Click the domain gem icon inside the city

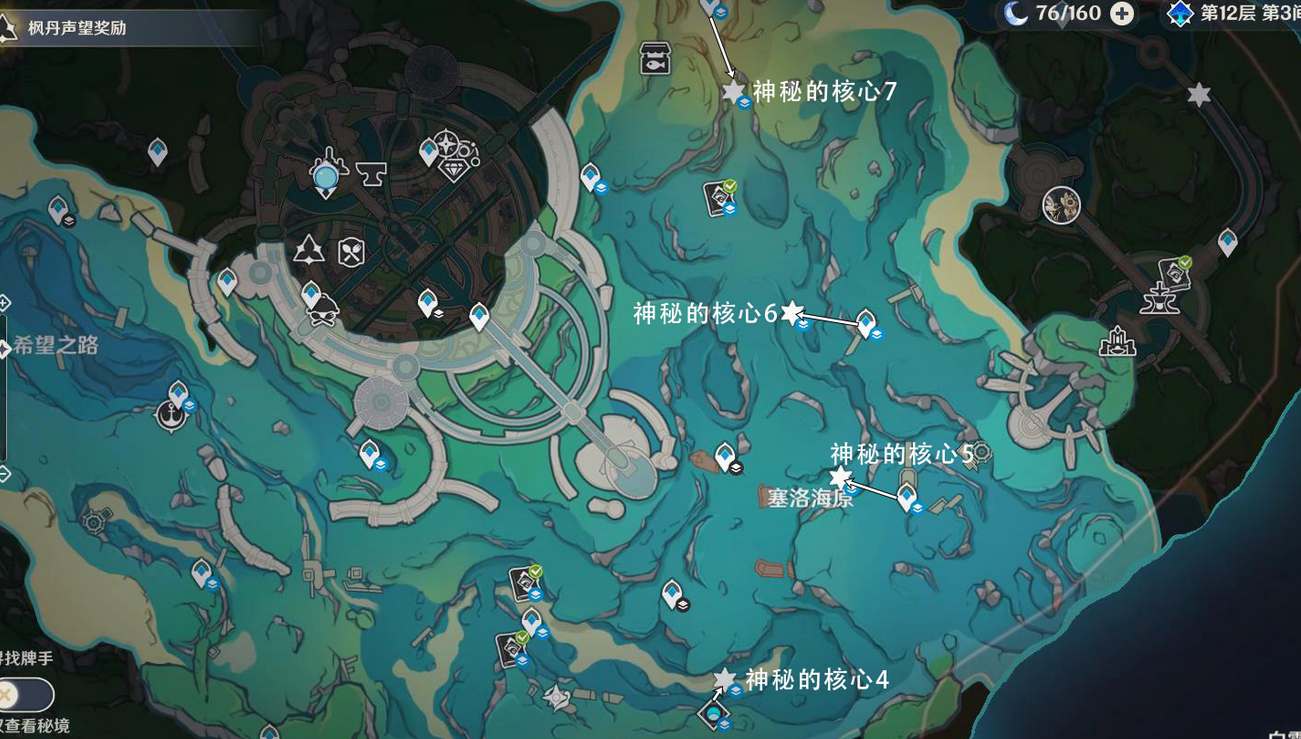453,169
